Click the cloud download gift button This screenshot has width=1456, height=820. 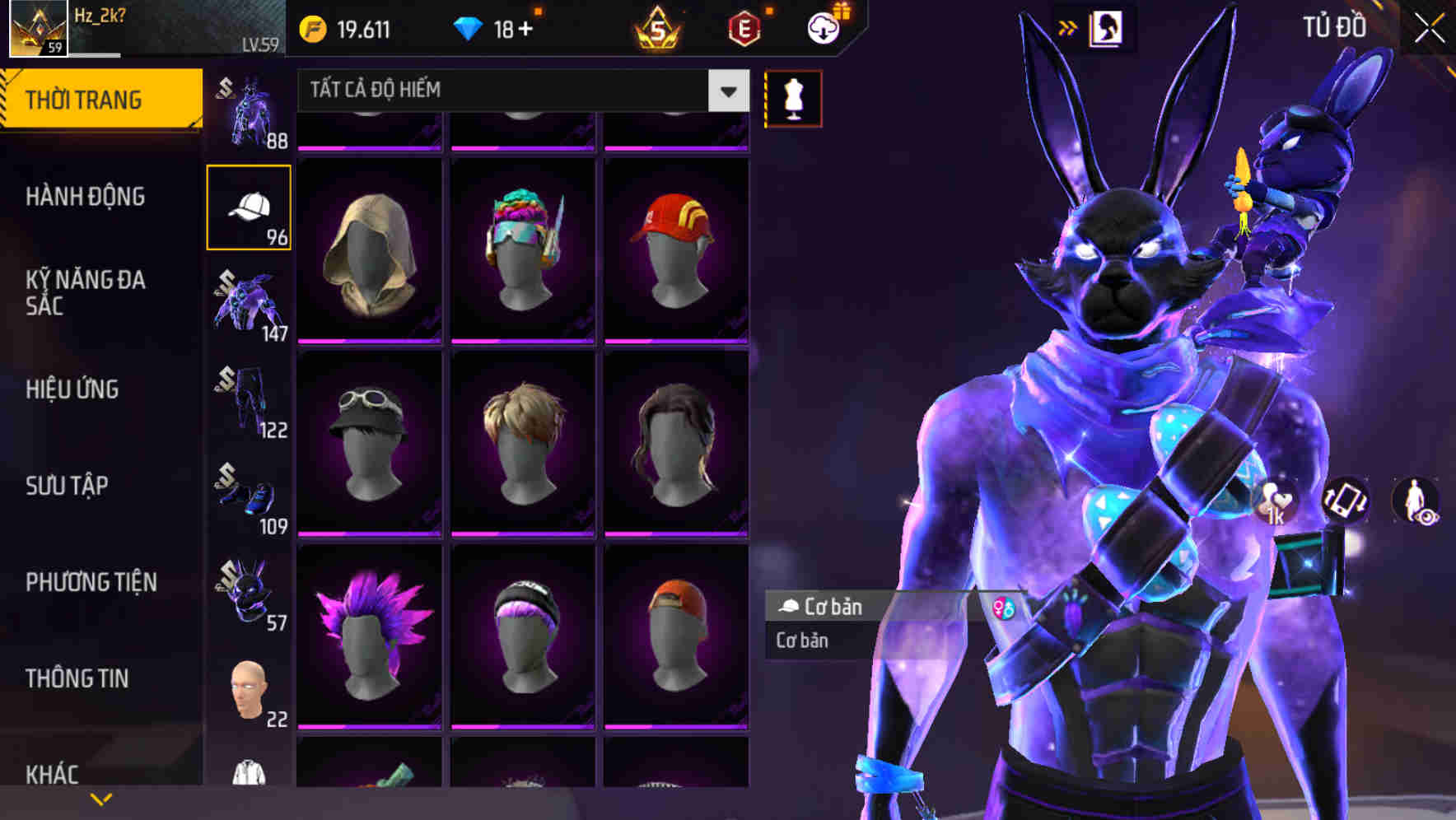coord(823,27)
